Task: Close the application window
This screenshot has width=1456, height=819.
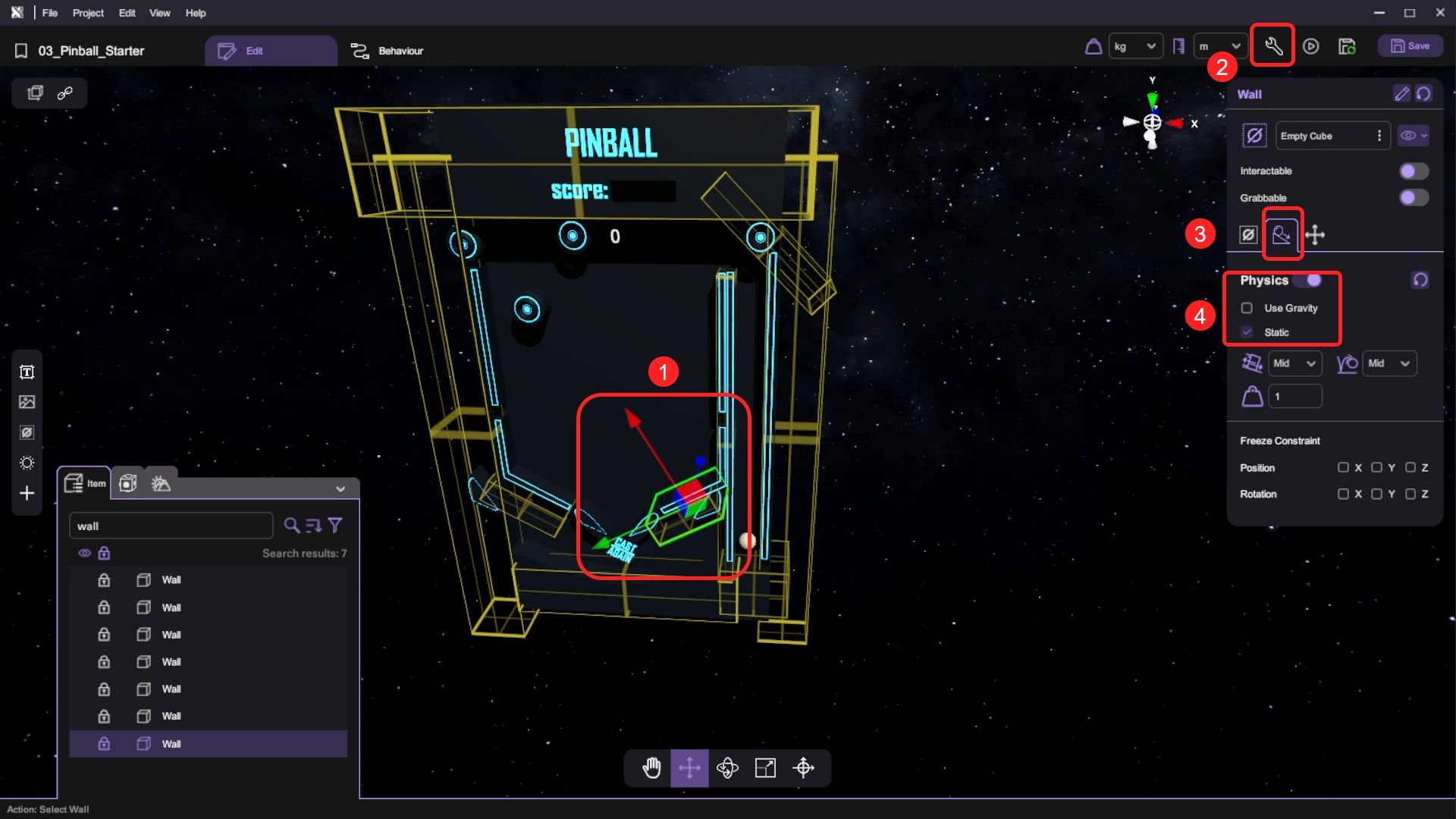Action: tap(1440, 13)
